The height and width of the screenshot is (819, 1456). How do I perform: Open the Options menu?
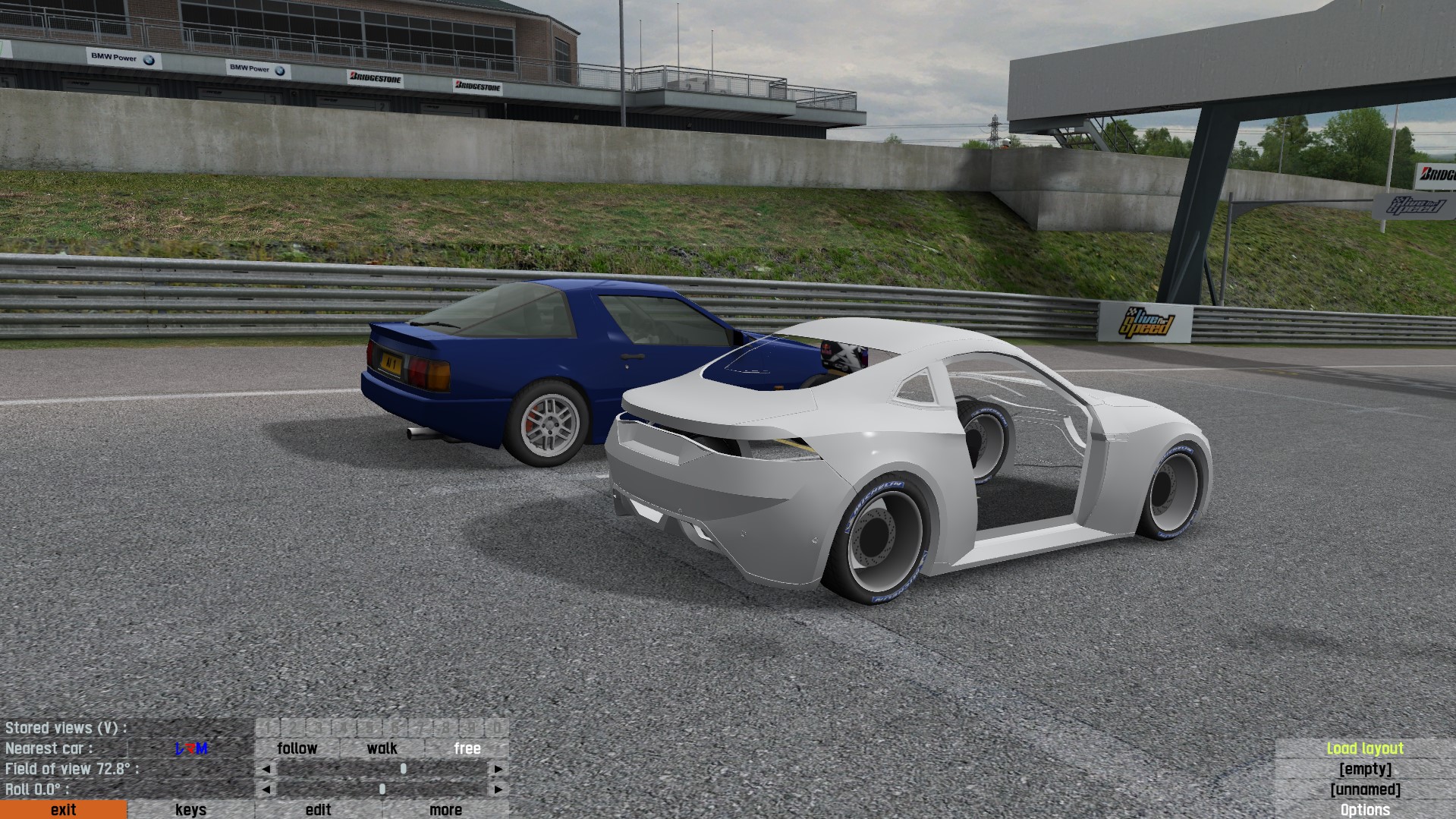click(1365, 810)
